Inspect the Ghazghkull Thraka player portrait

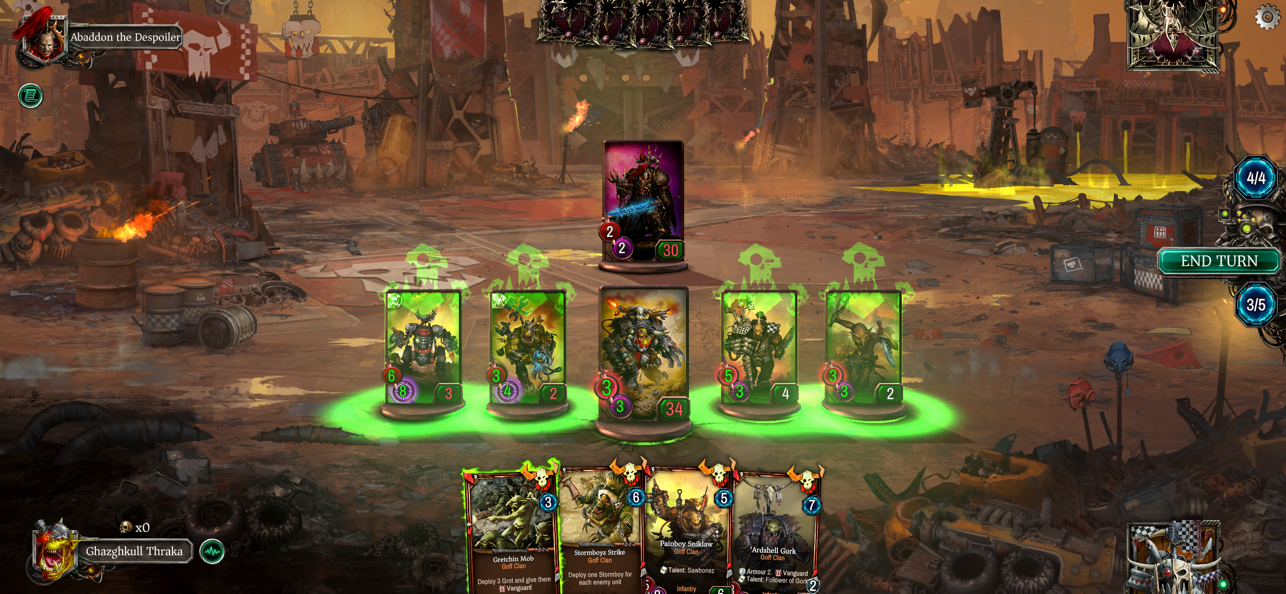click(54, 549)
